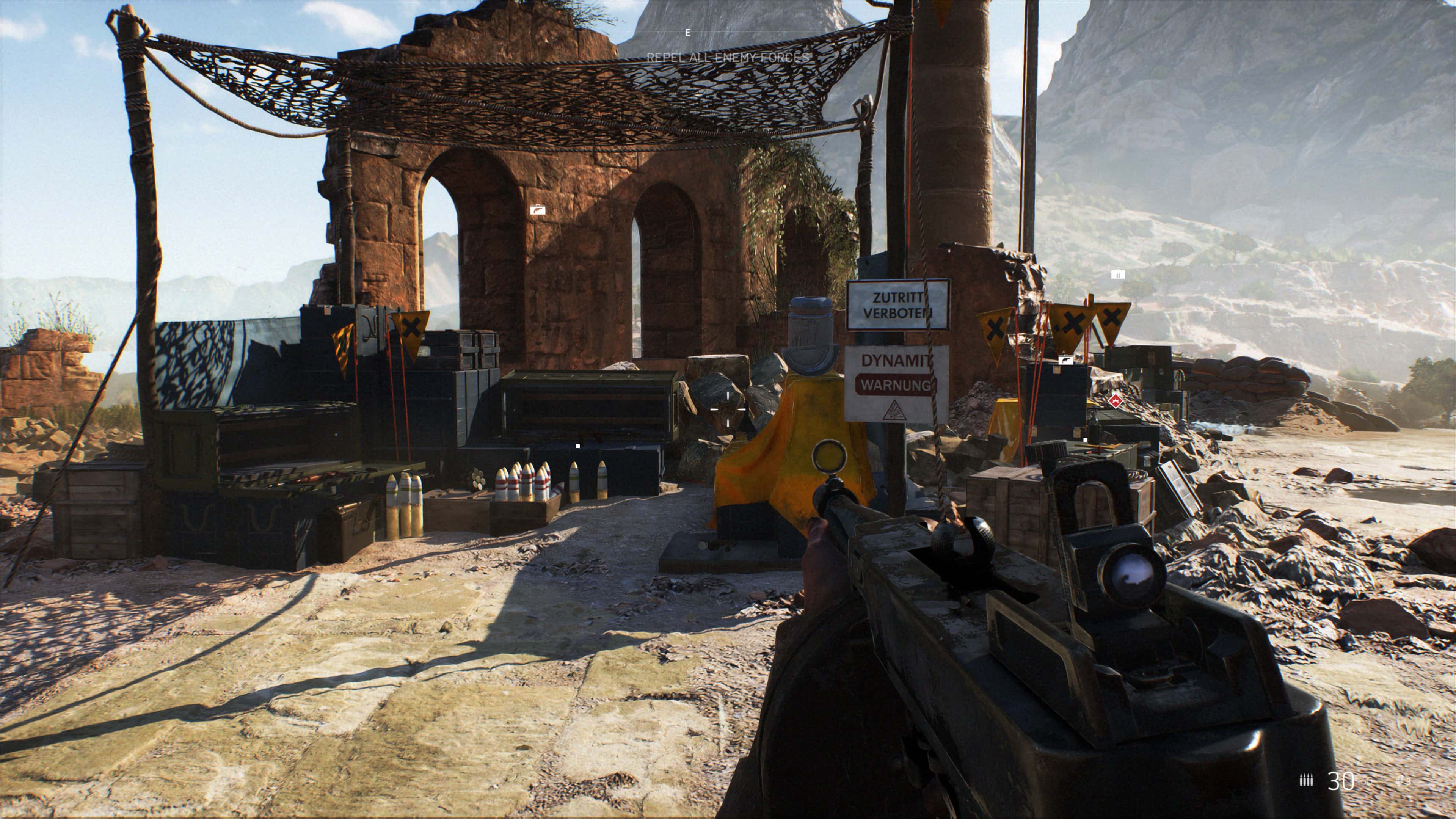Select the pistol crate marker on the stone arch
The width and height of the screenshot is (1456, 819).
point(538,210)
